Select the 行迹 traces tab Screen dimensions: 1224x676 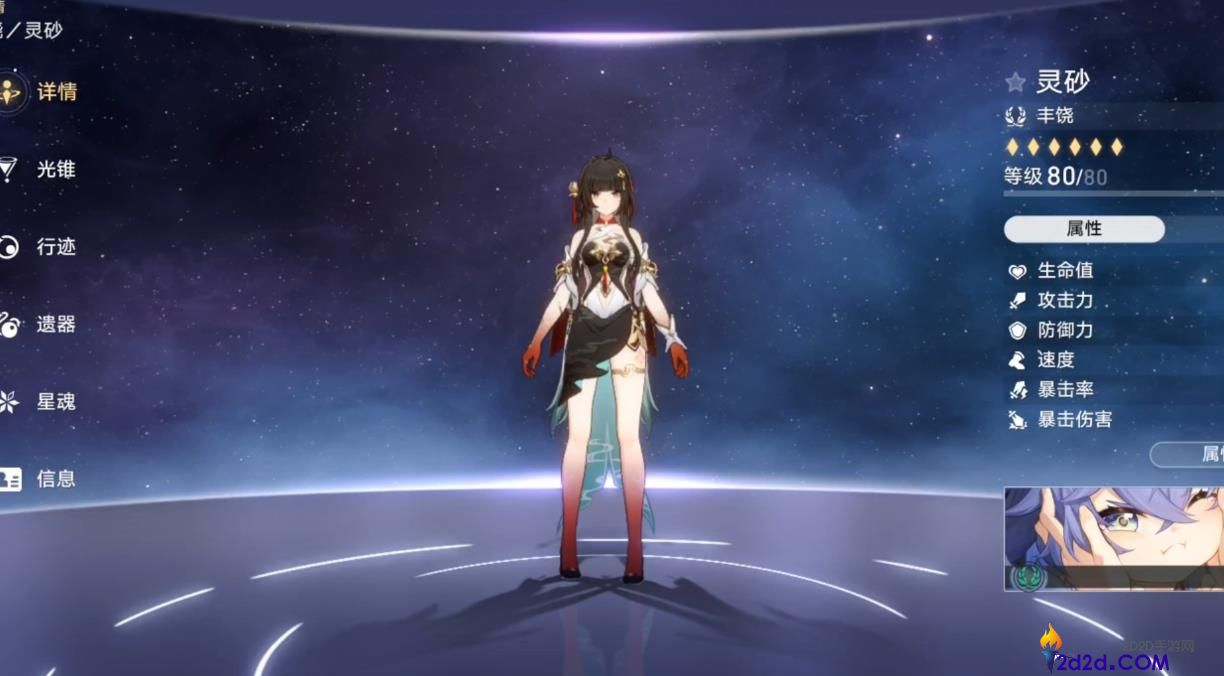pos(40,247)
